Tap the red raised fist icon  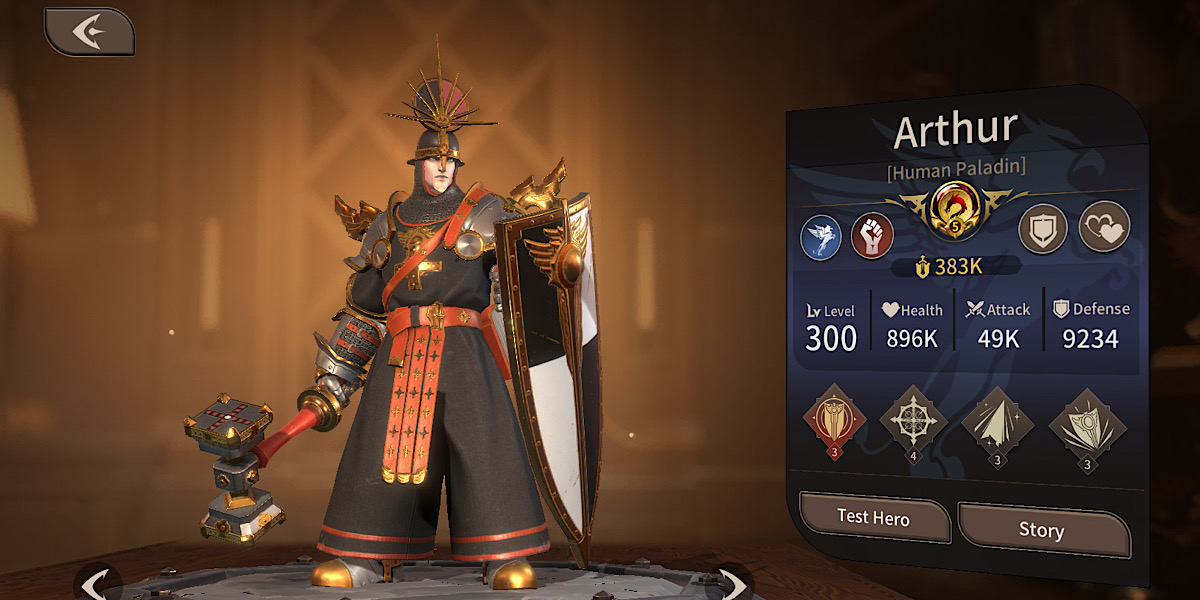pyautogui.click(x=872, y=235)
